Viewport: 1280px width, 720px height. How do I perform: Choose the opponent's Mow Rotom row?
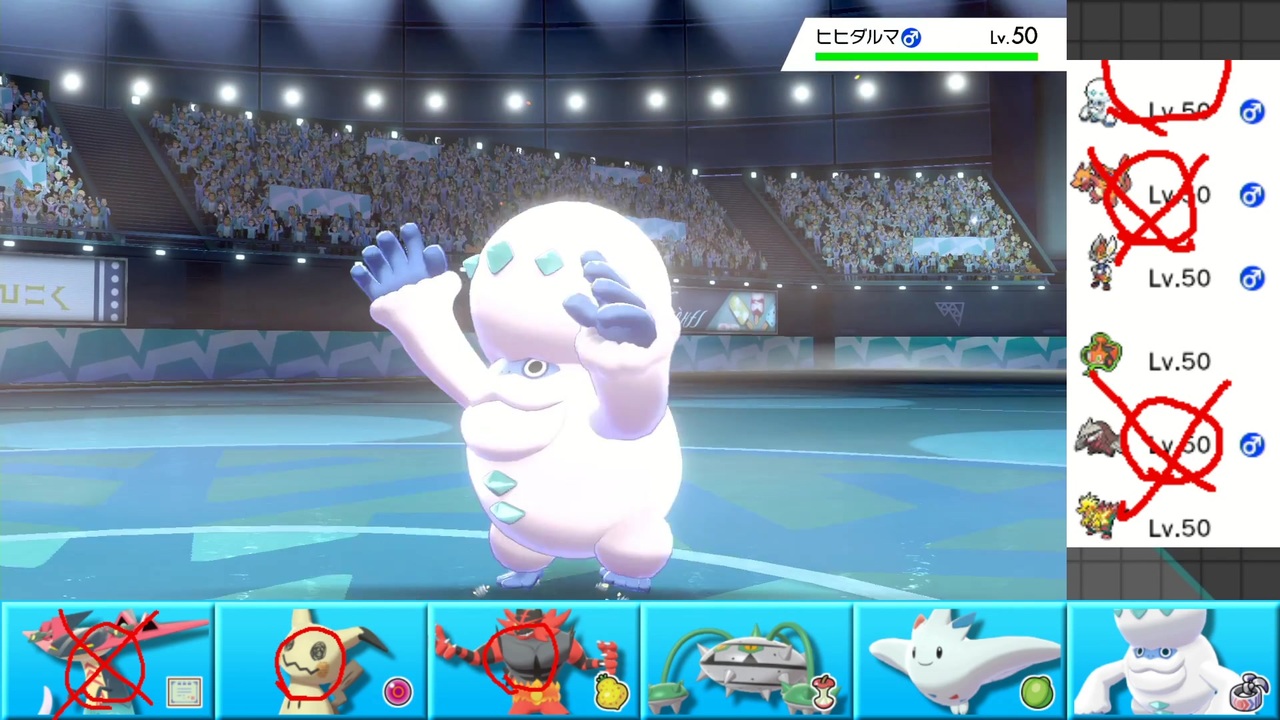pyautogui.click(x=1172, y=360)
